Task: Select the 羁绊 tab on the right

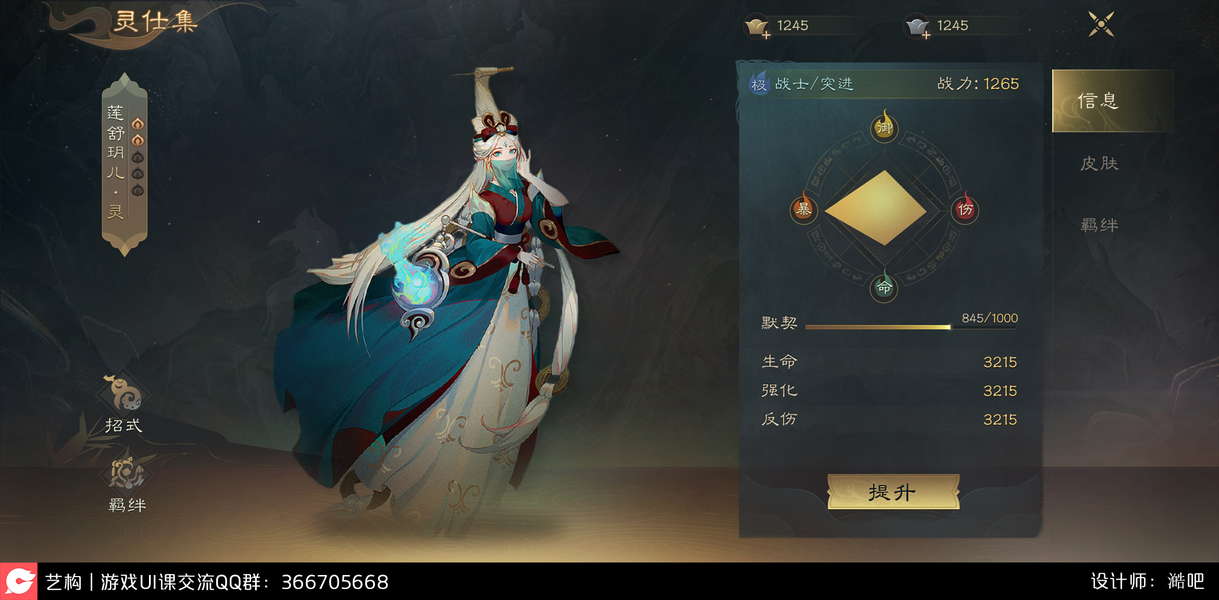Action: [x=1098, y=225]
